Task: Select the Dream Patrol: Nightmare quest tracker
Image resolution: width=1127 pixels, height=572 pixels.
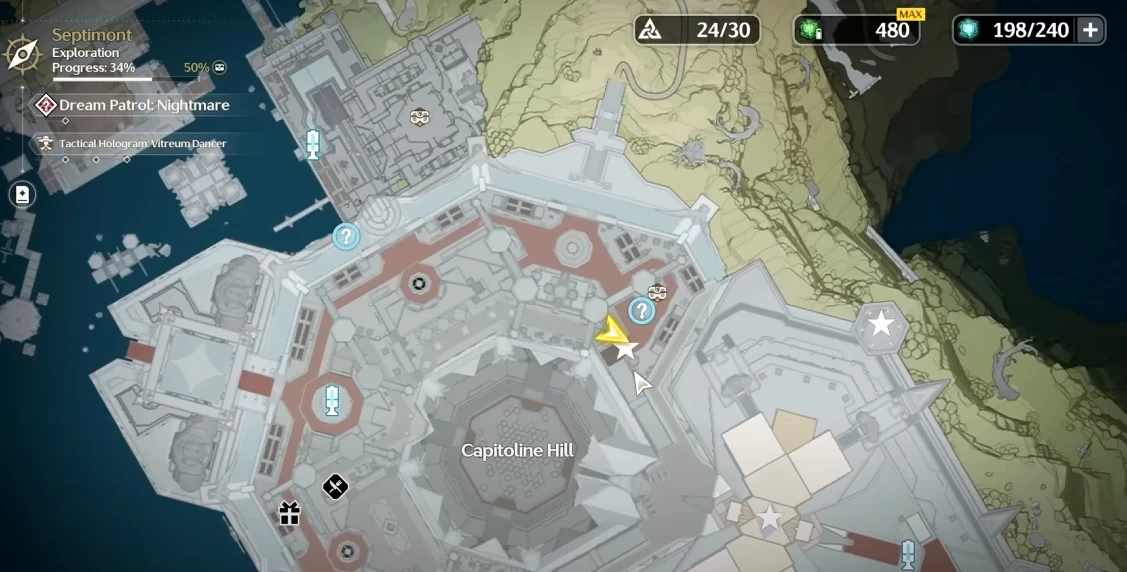Action: [144, 105]
